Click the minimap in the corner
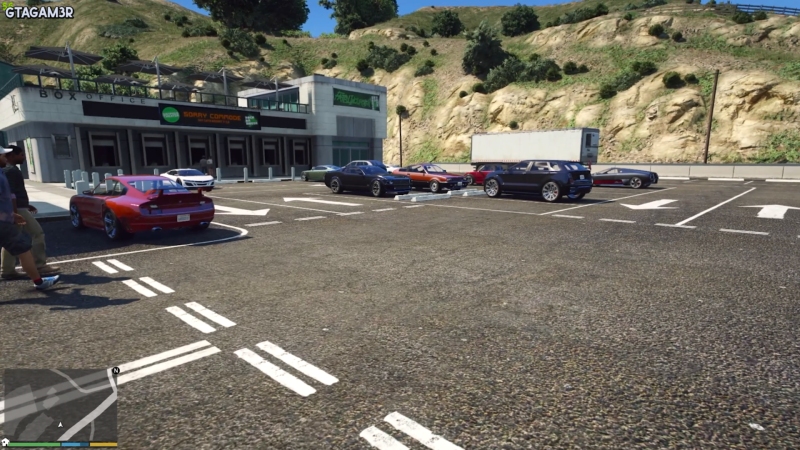 tap(60, 404)
